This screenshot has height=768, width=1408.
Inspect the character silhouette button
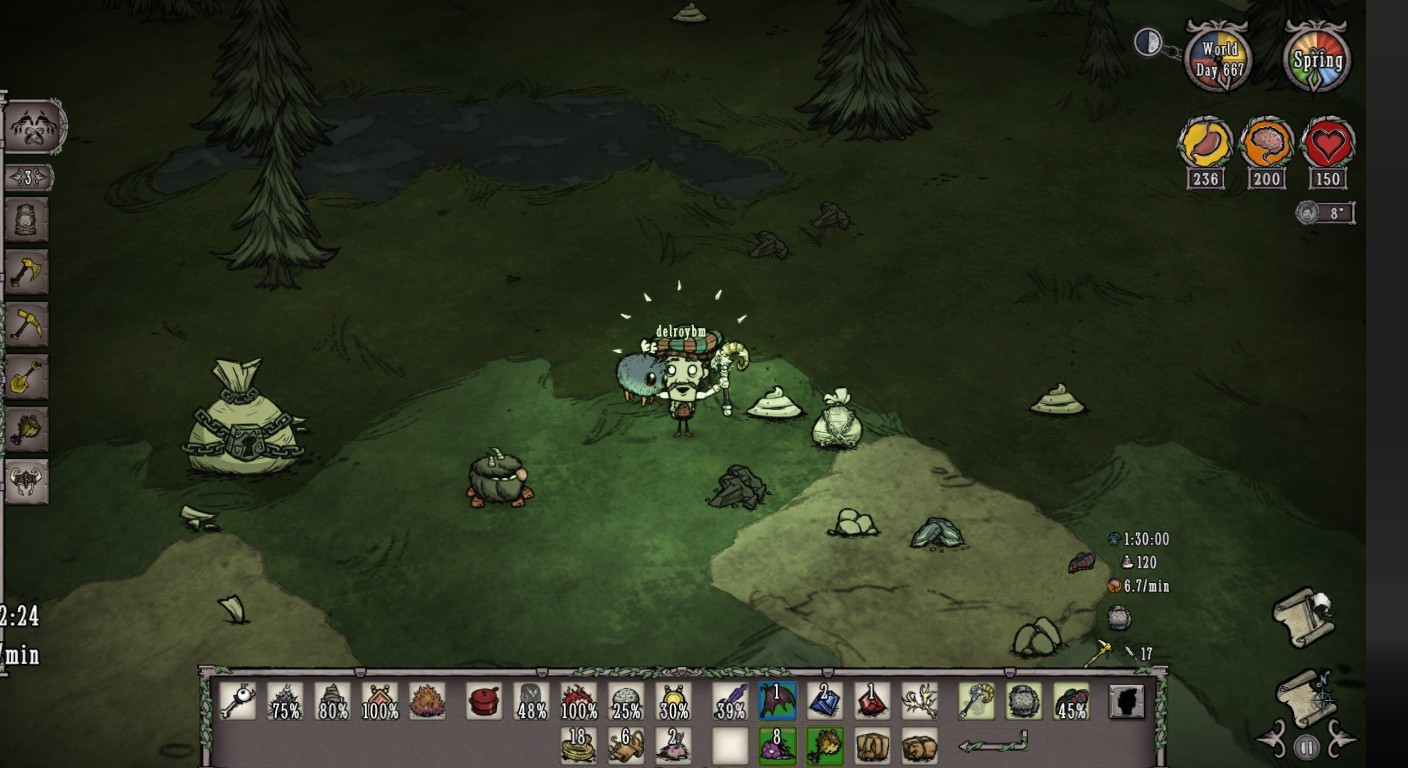point(1126,701)
